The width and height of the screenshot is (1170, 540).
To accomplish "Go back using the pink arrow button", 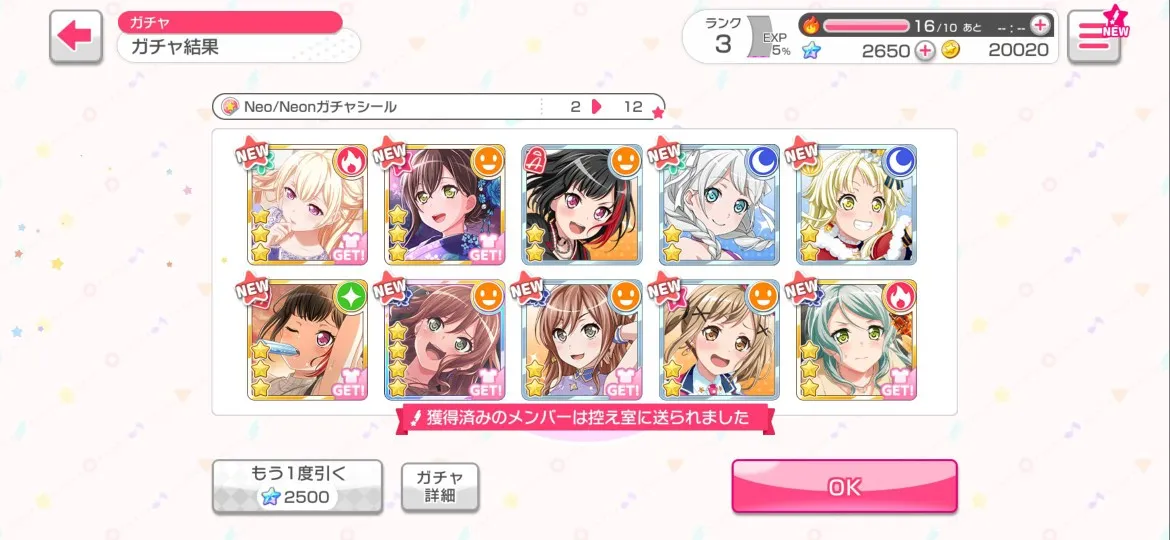I will [75, 37].
